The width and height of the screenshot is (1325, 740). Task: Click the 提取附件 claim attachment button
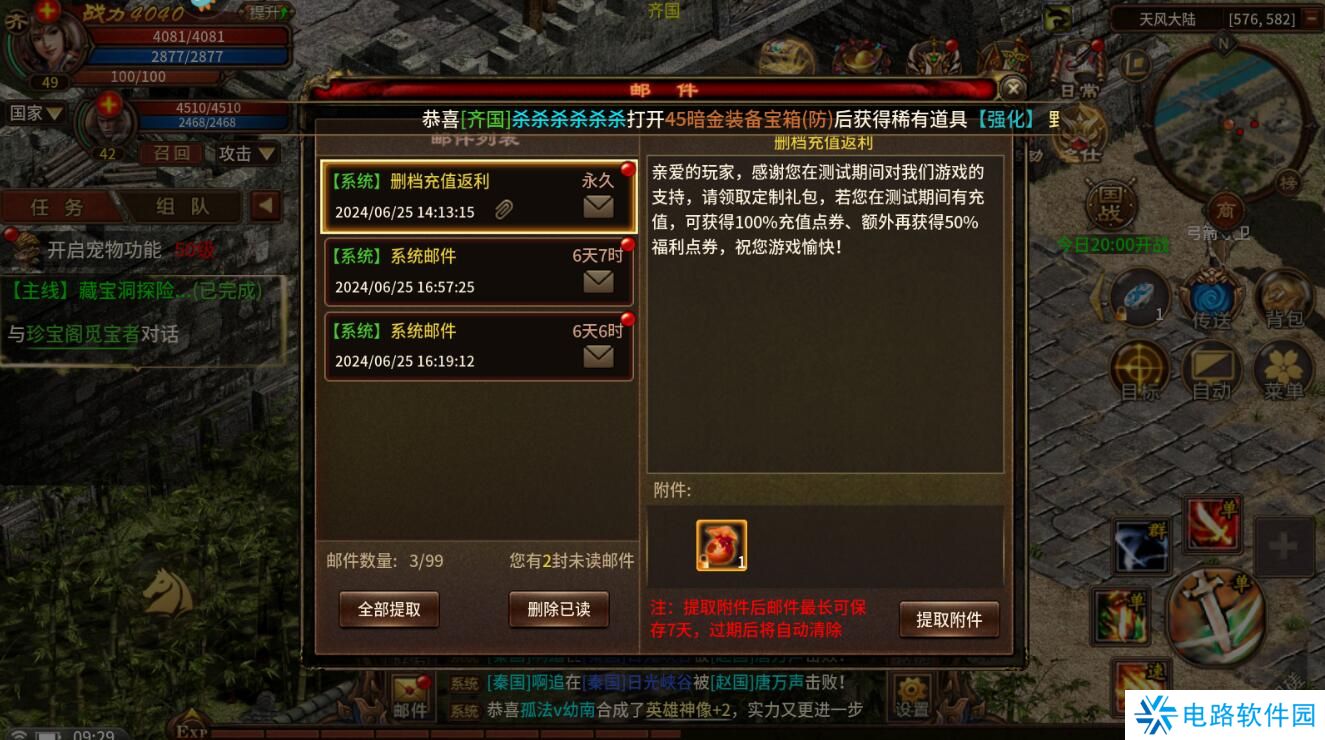949,620
